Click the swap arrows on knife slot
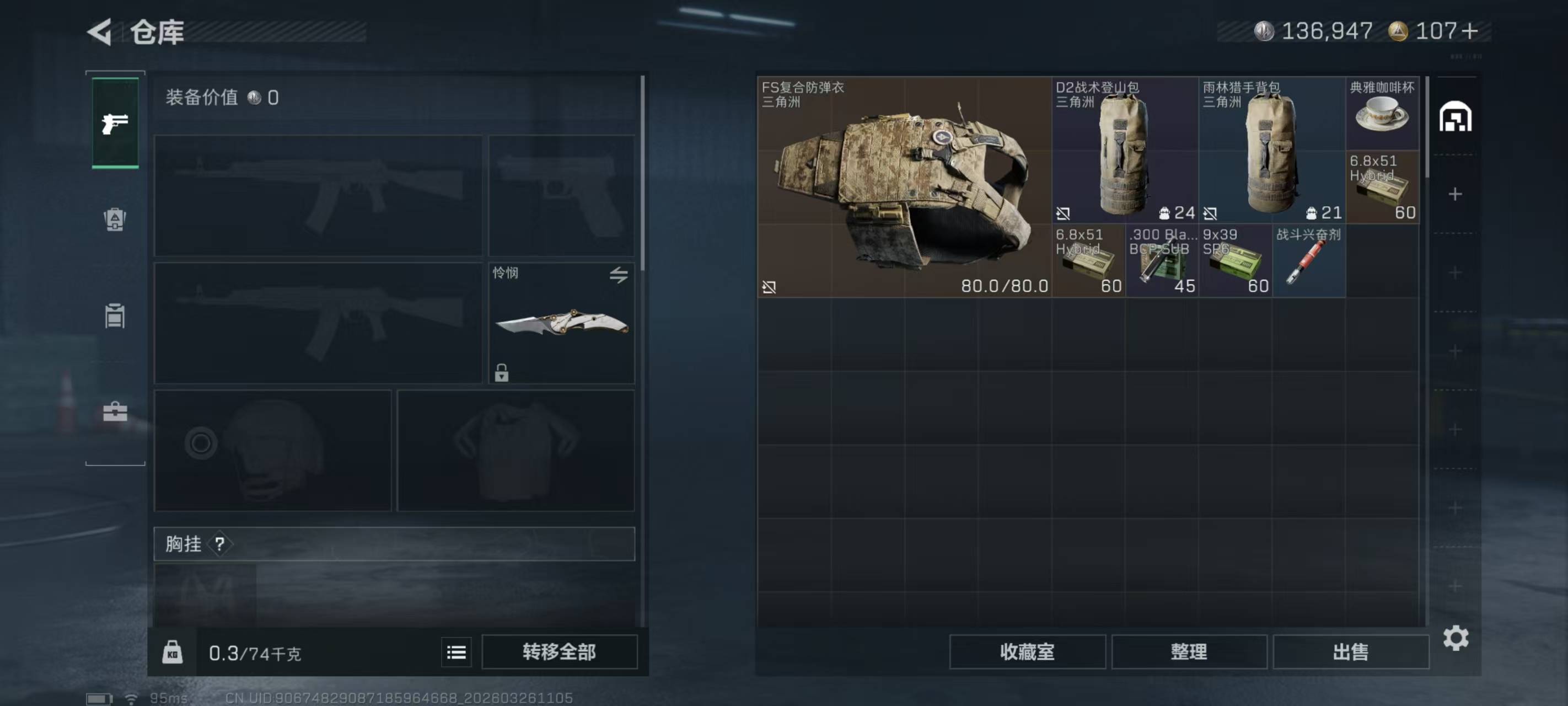The width and height of the screenshot is (1568, 706). tap(619, 275)
